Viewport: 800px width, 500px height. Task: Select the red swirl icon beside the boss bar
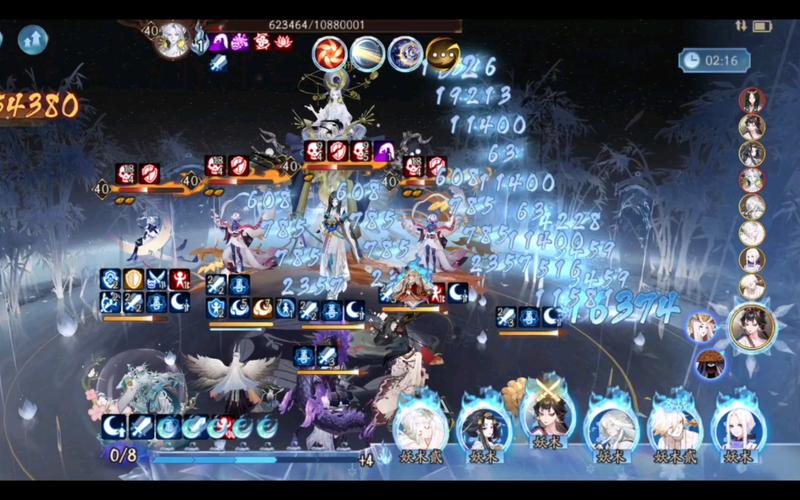click(x=329, y=53)
